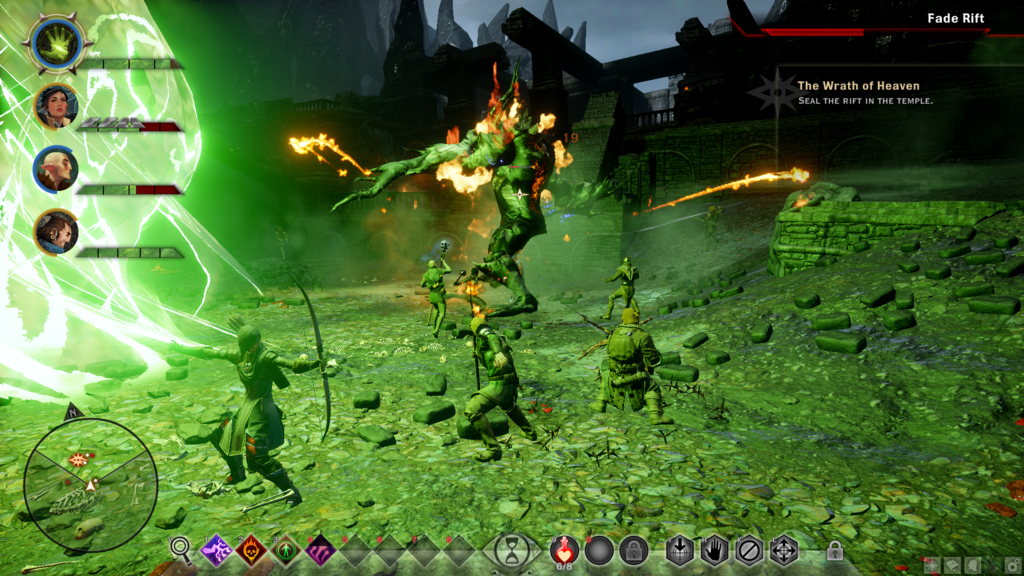Viewport: 1024px width, 576px height.
Task: Activate the four-arrows move command
Action: point(783,549)
